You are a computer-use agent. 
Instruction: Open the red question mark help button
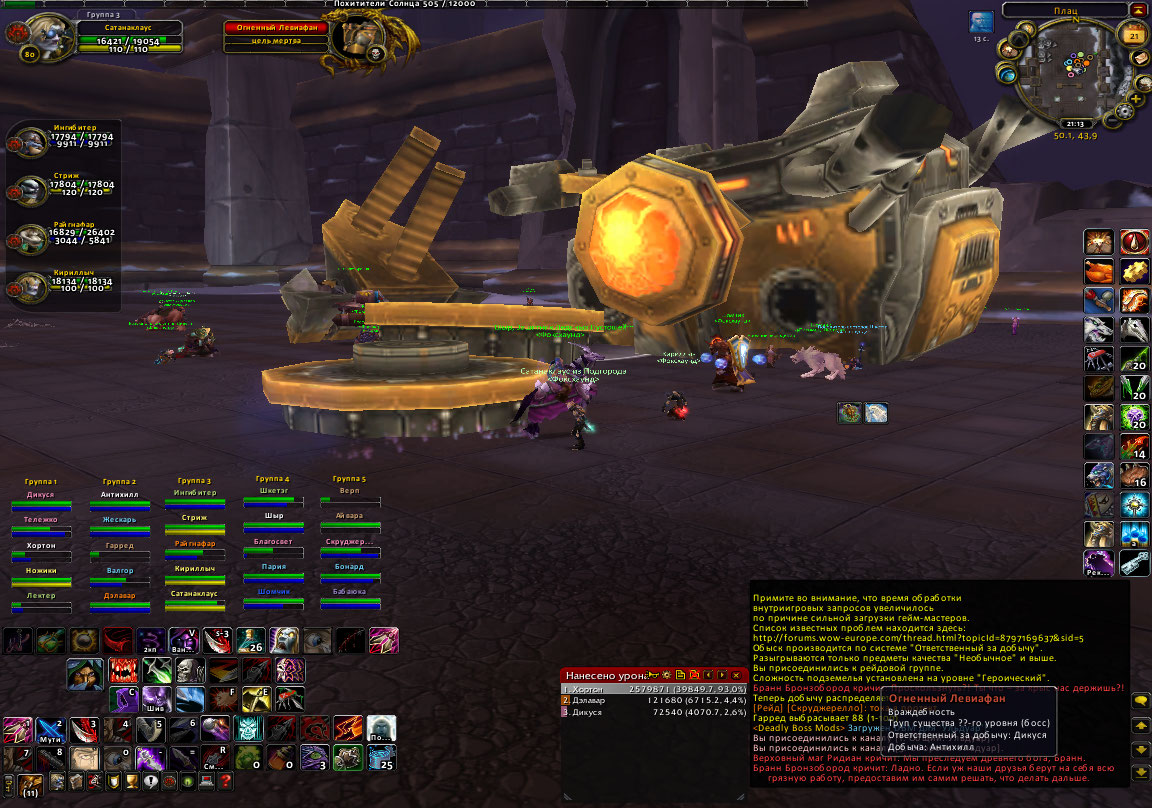[226, 781]
